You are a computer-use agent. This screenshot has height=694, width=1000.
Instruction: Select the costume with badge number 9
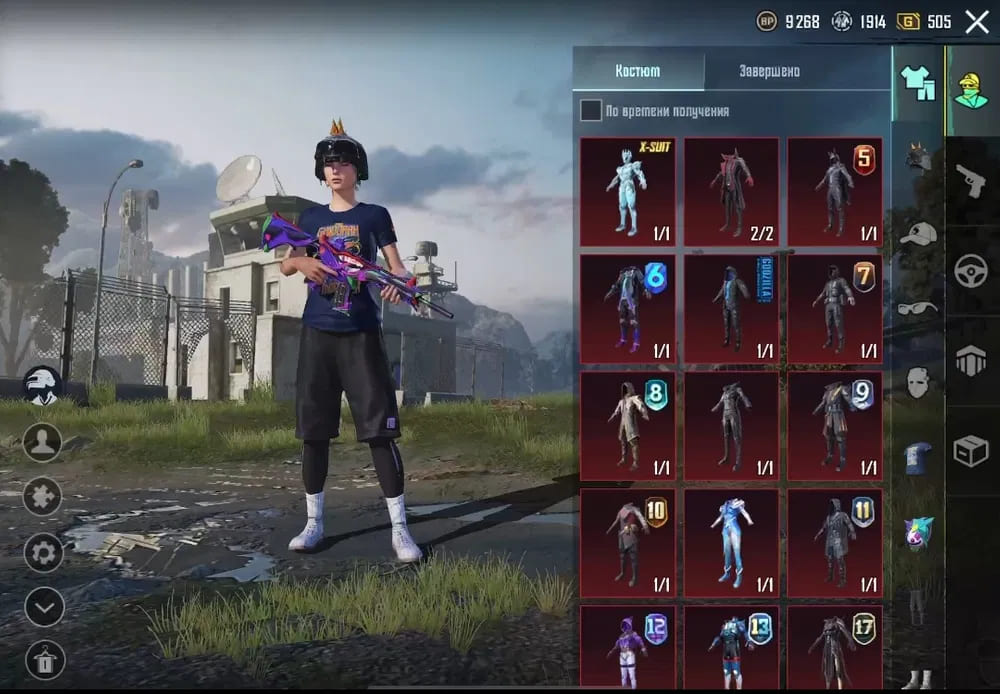pos(834,425)
